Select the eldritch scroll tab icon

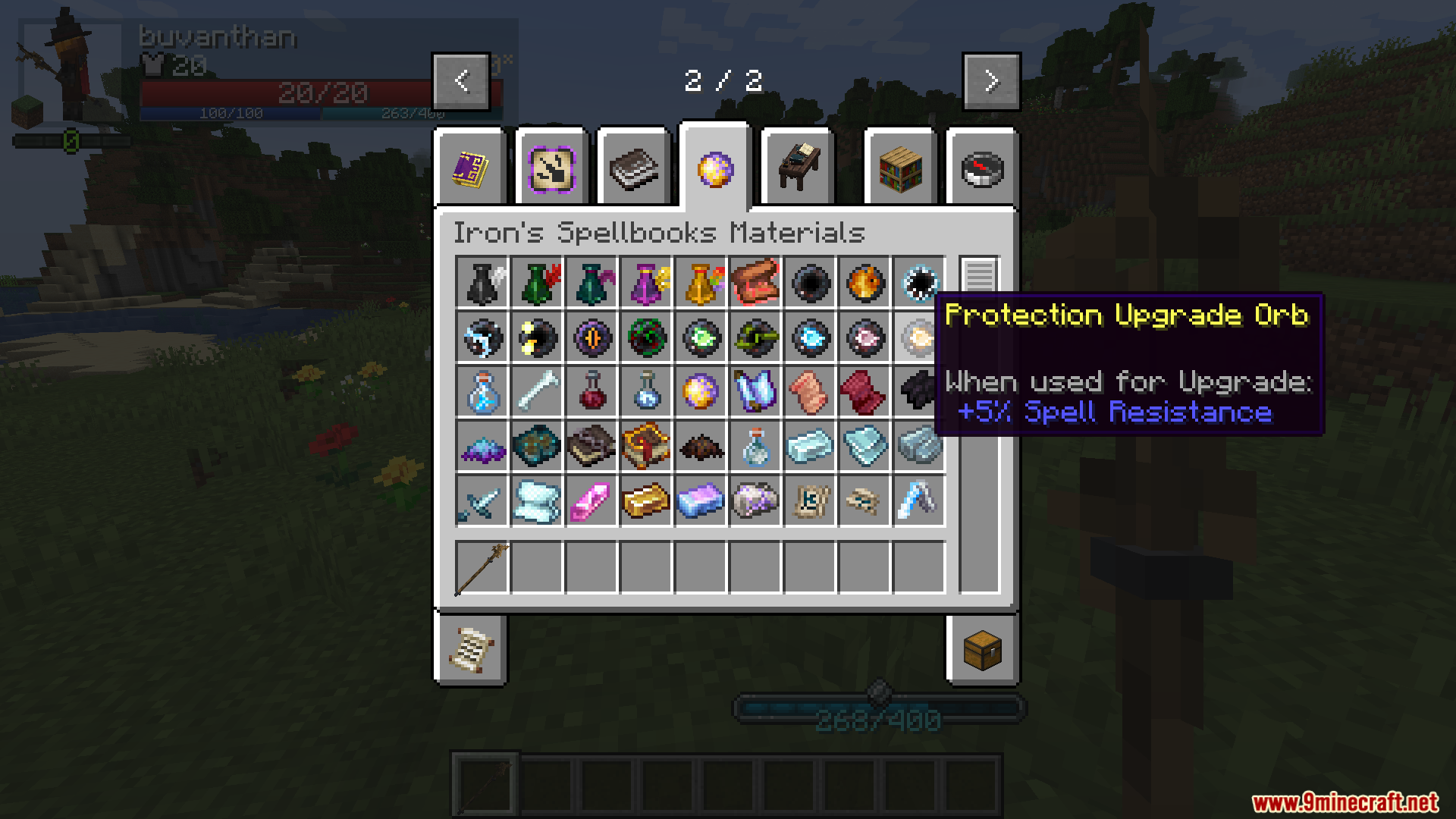pos(552,168)
